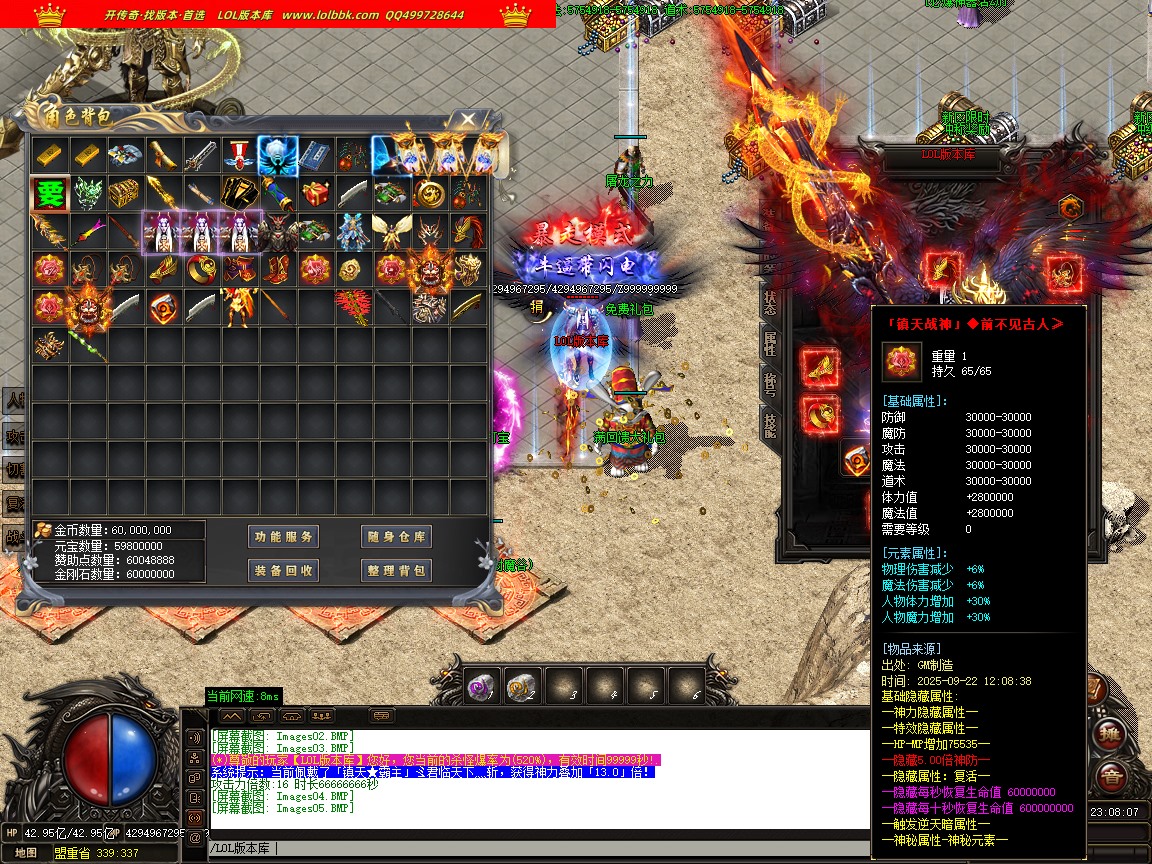
Task: Select the green 要 character item
Action: click(49, 194)
